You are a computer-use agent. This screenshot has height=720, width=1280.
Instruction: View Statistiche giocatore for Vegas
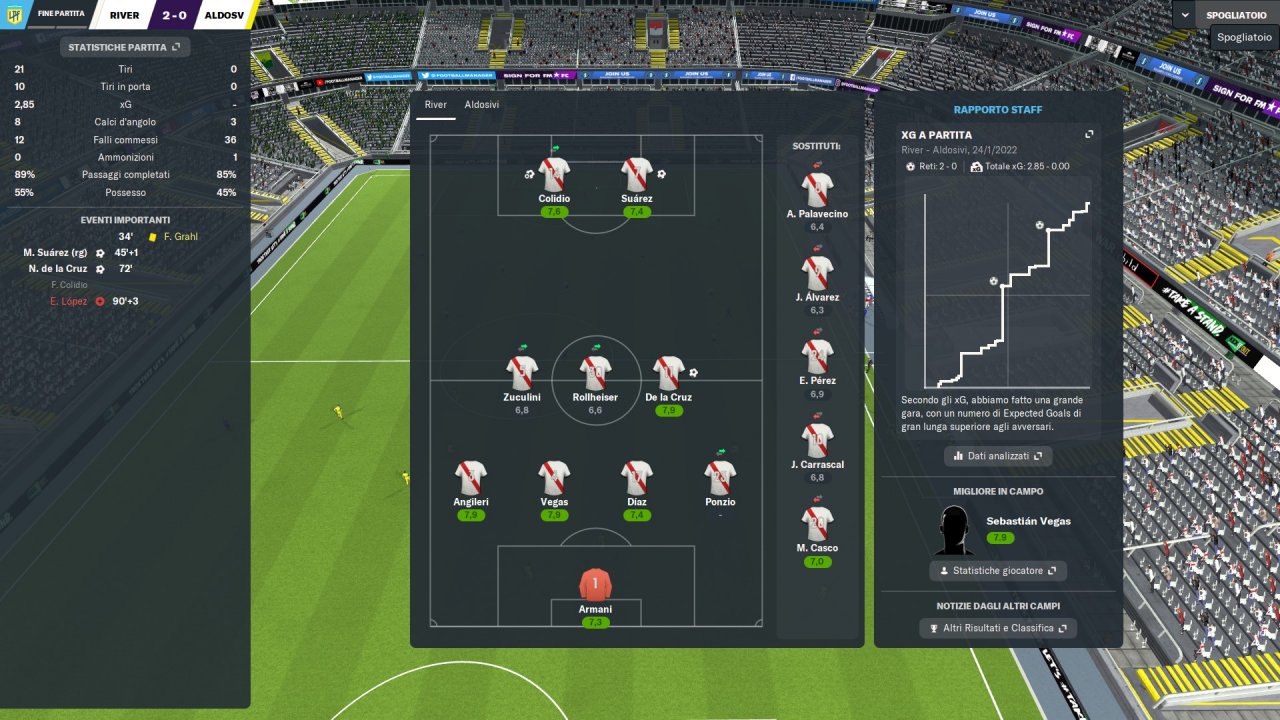coord(997,571)
